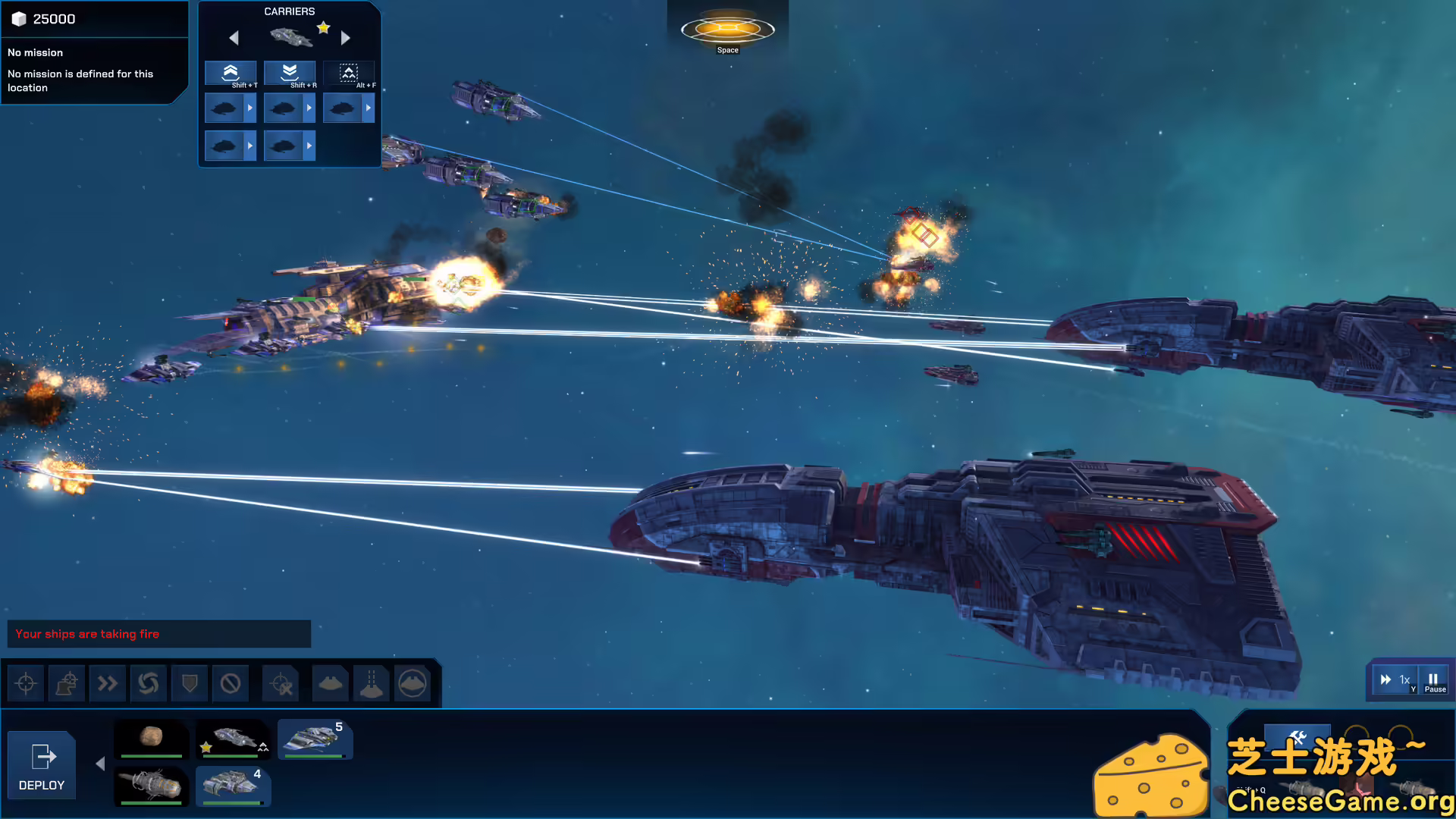Image resolution: width=1456 pixels, height=819 pixels.
Task: Collapse the deploy bar with its chevron
Action: (x=99, y=764)
